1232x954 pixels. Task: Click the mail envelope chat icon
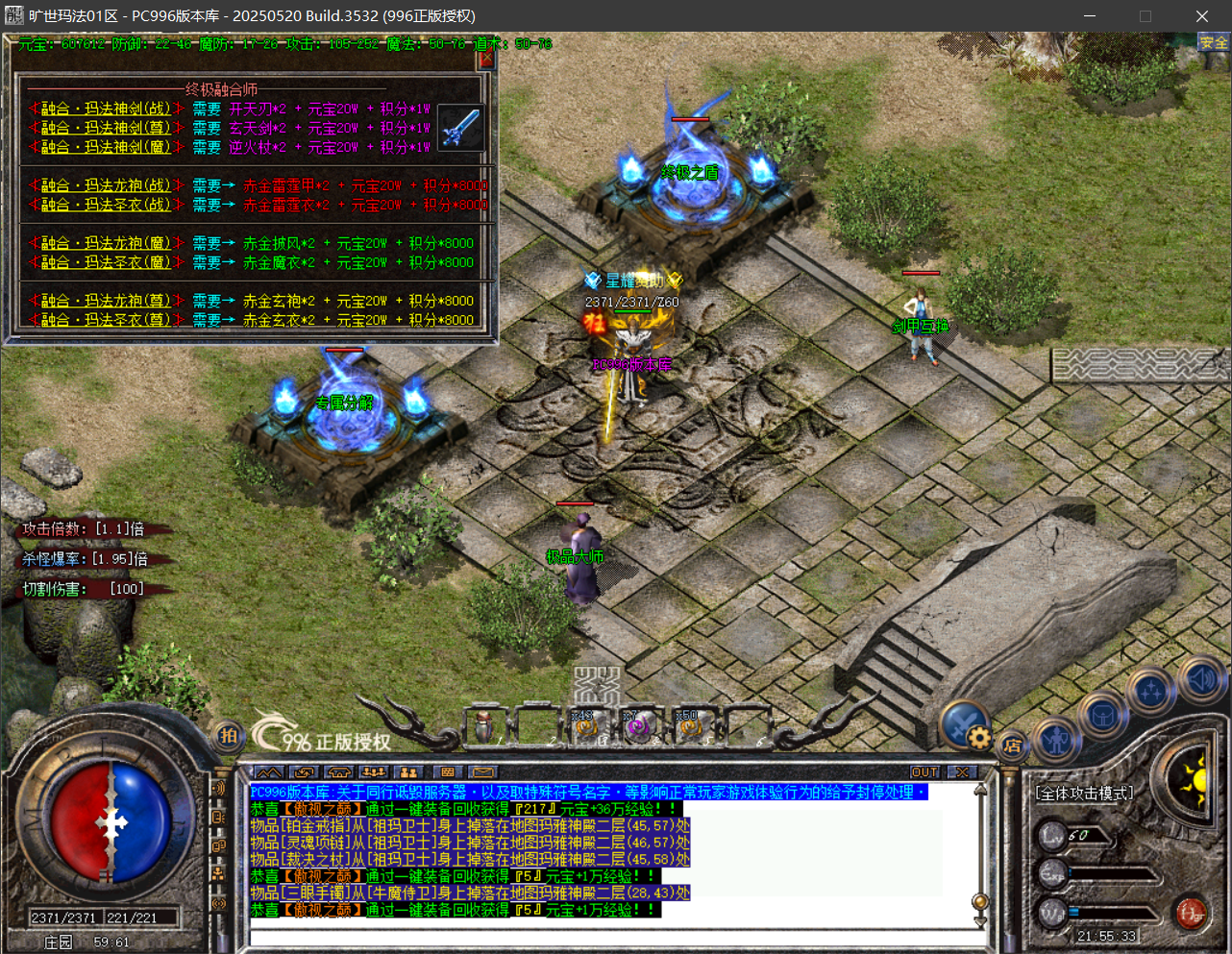point(482,772)
